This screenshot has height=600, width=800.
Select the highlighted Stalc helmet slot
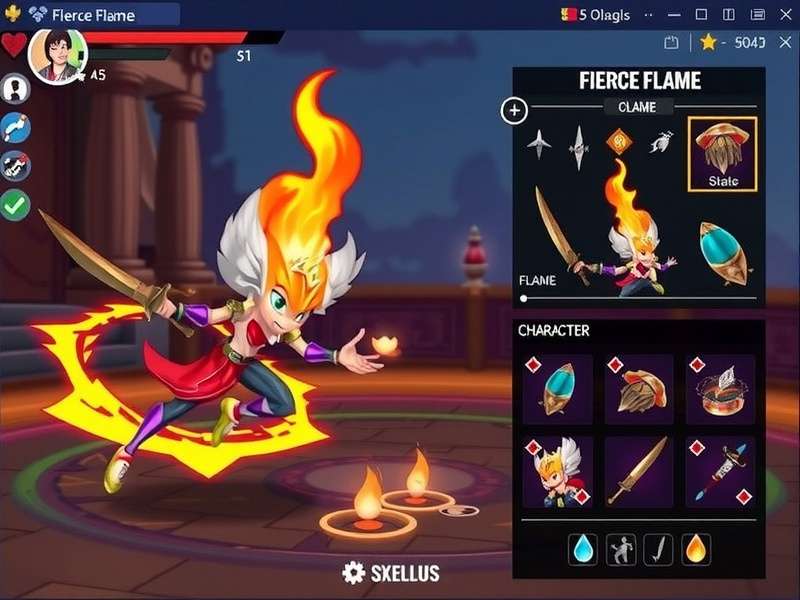(x=722, y=153)
